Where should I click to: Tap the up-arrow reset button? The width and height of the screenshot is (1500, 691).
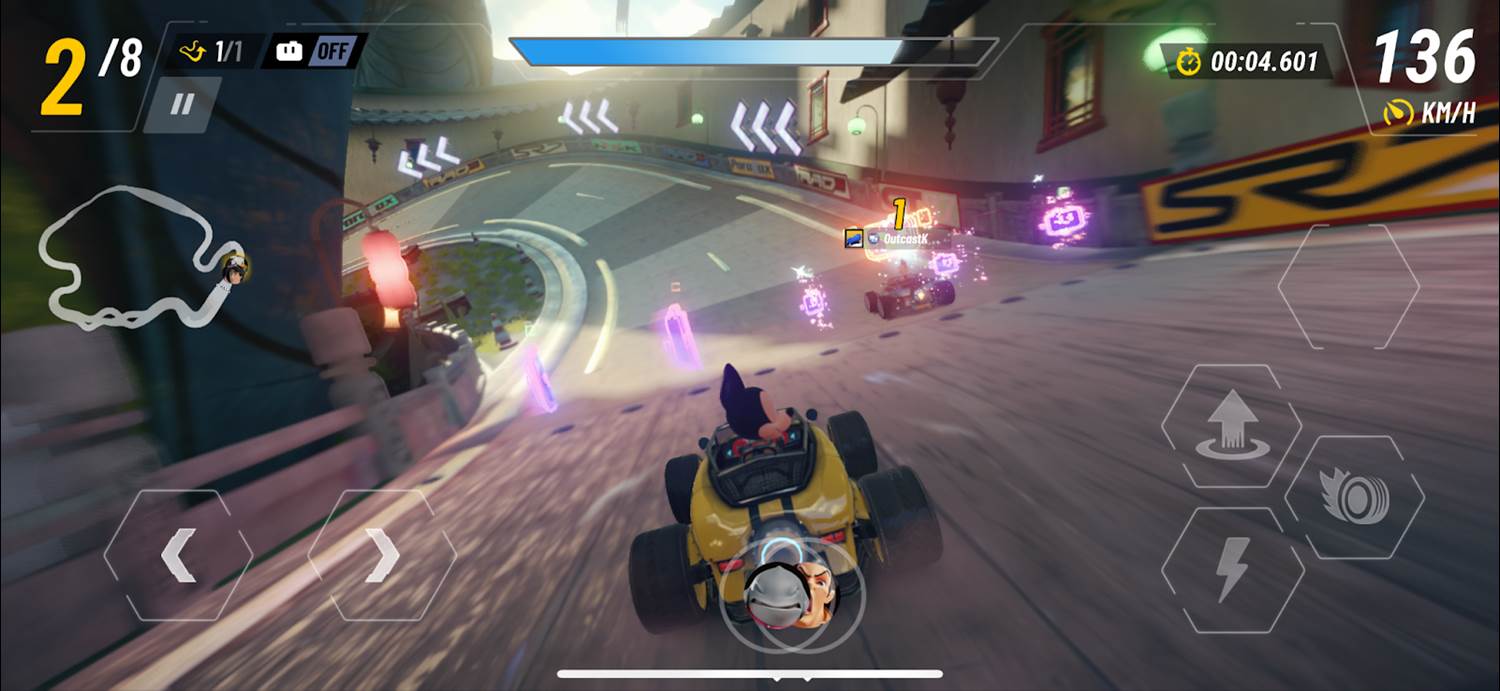point(1231,424)
